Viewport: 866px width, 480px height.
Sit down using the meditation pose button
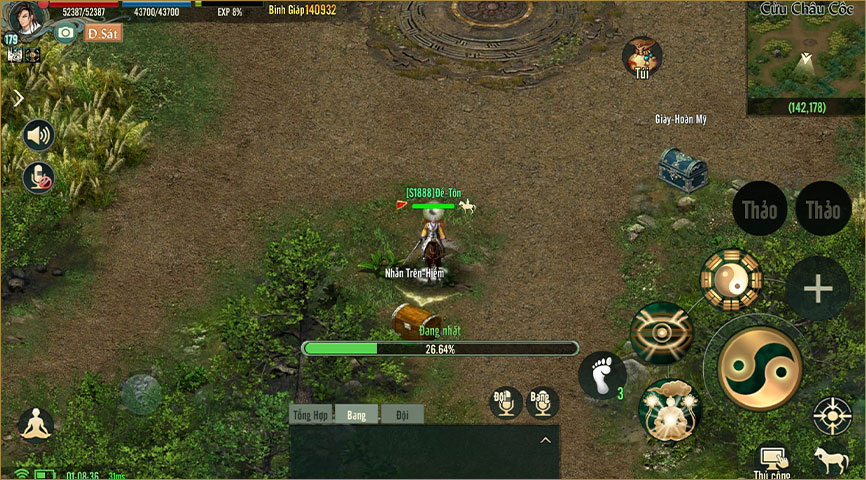coord(36,425)
